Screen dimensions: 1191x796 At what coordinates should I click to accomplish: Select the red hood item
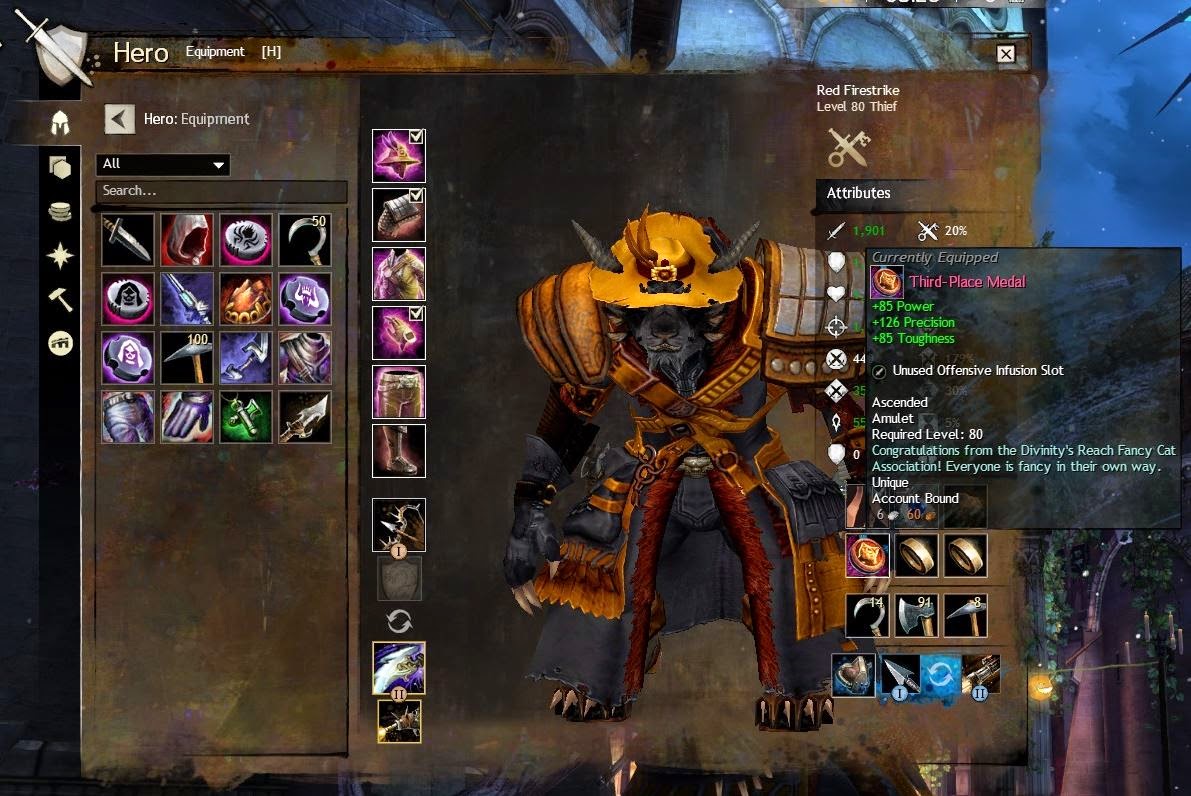[186, 240]
